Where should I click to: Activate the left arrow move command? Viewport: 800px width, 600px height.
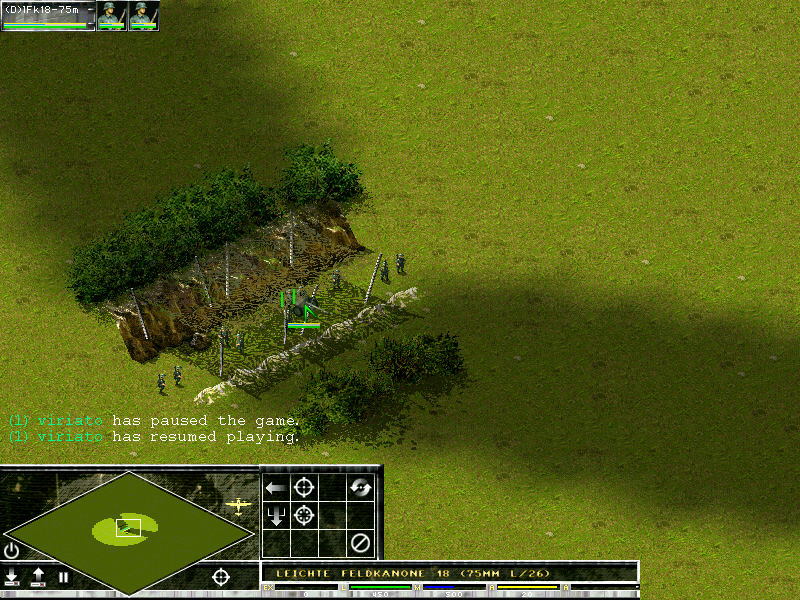click(x=276, y=488)
